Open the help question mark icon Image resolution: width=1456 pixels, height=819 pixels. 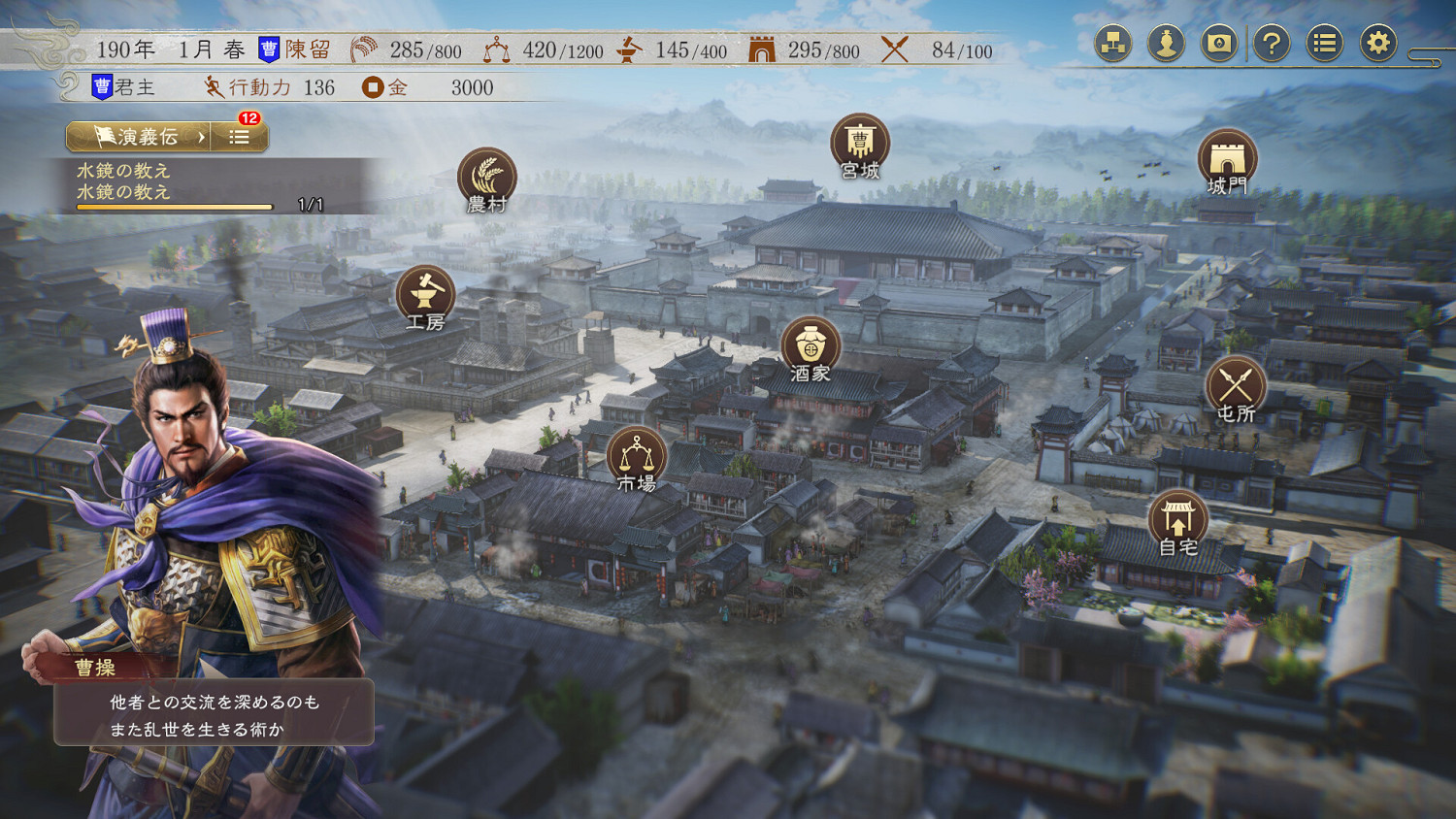(x=1272, y=43)
